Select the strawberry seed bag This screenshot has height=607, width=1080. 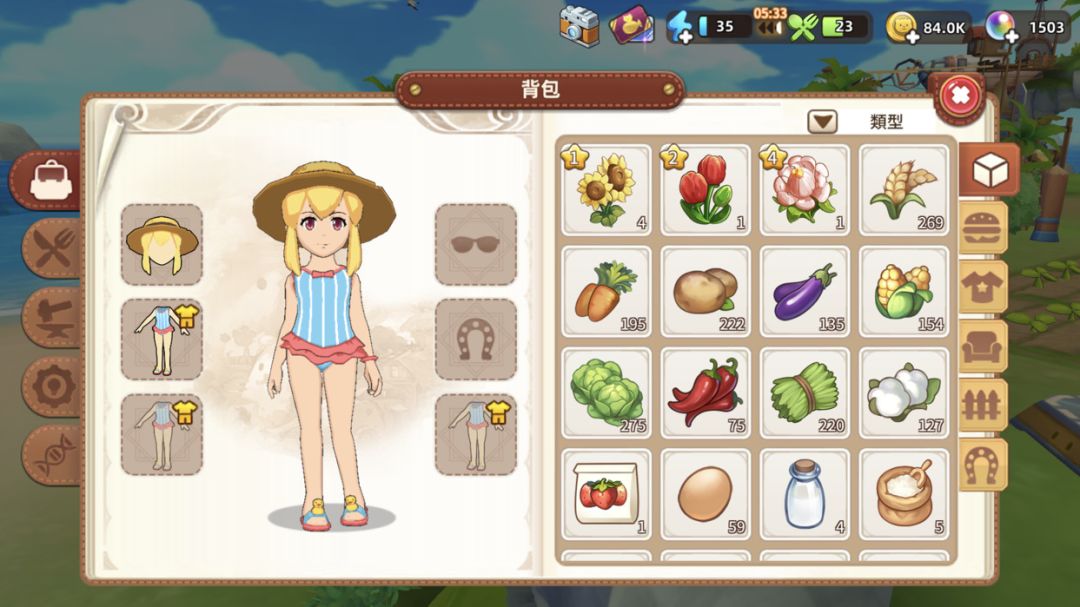[x=606, y=493]
